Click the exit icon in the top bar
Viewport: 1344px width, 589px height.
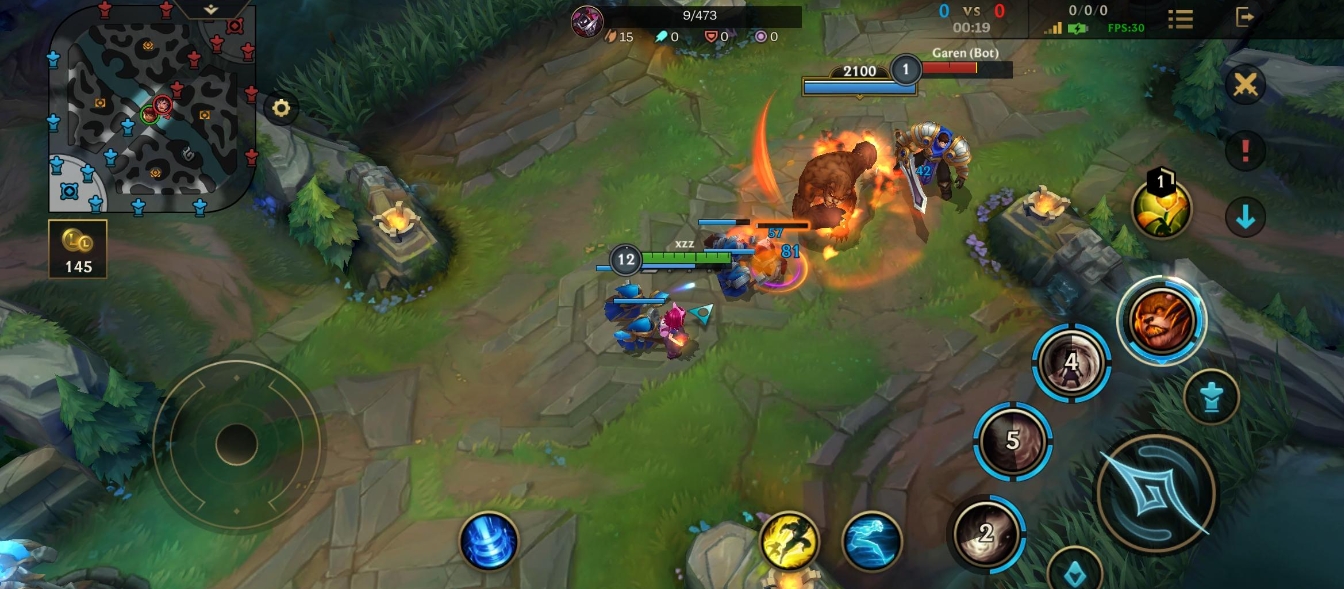point(1245,17)
